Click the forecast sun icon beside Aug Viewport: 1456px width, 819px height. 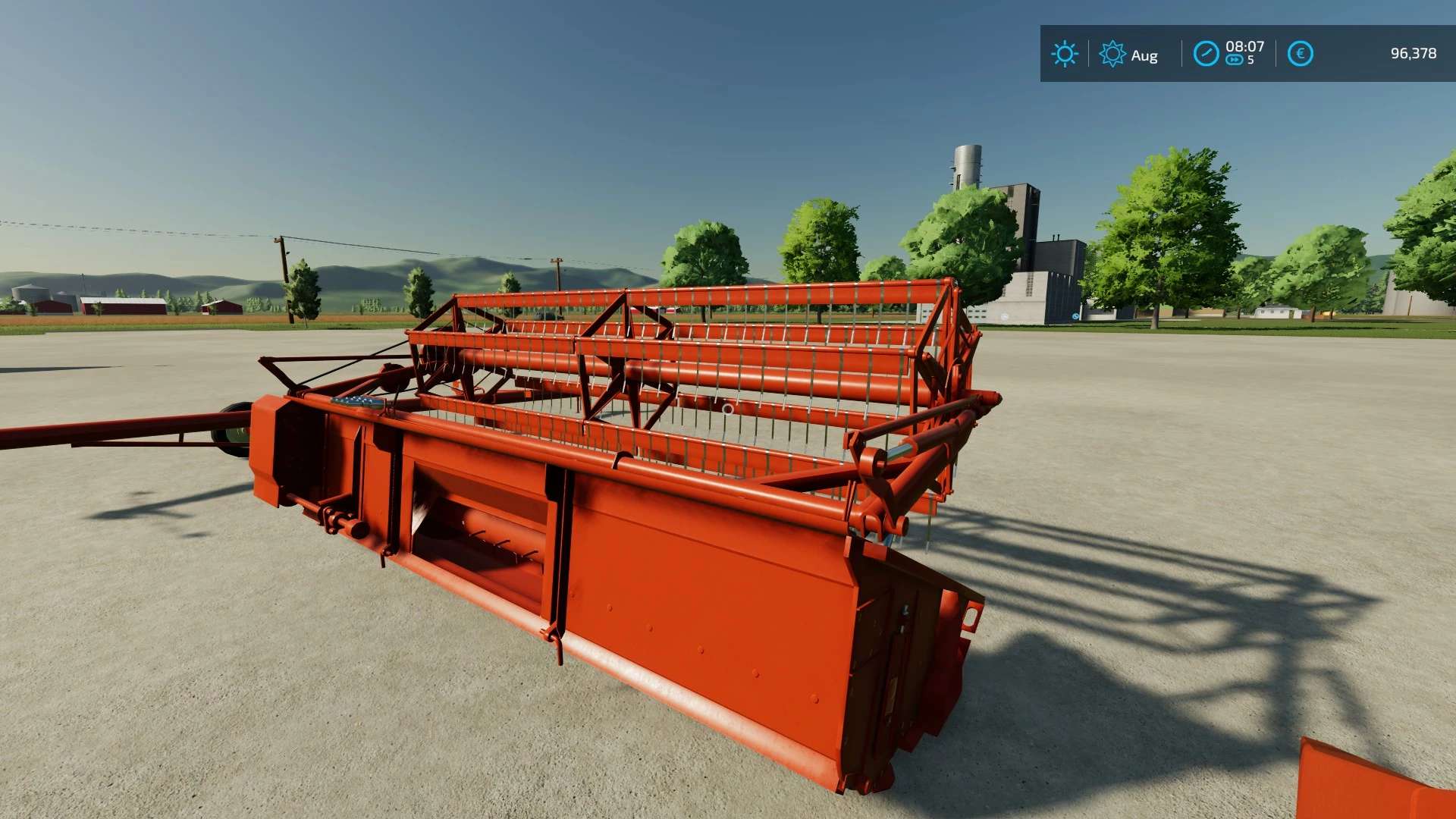coord(1112,54)
